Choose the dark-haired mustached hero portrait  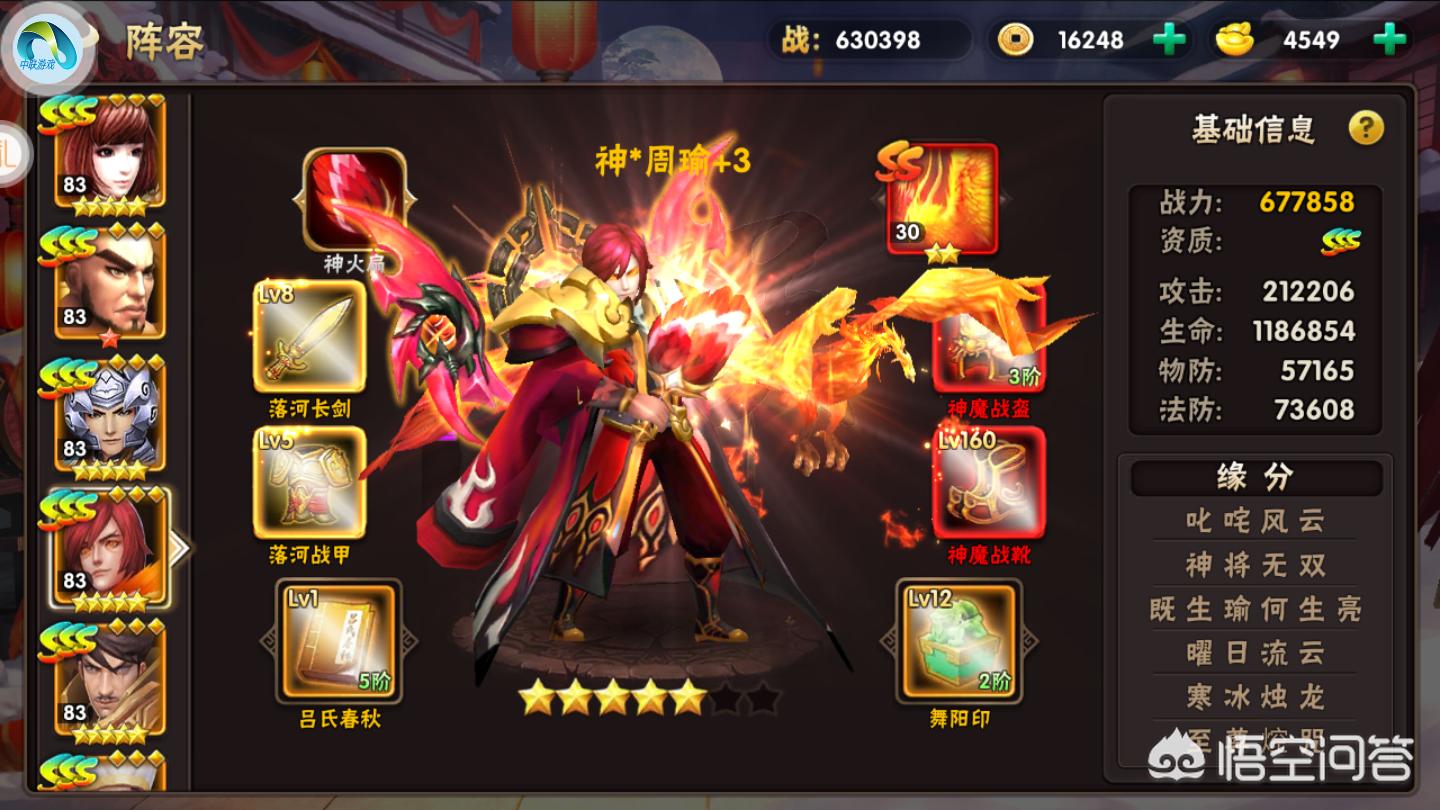click(x=109, y=678)
